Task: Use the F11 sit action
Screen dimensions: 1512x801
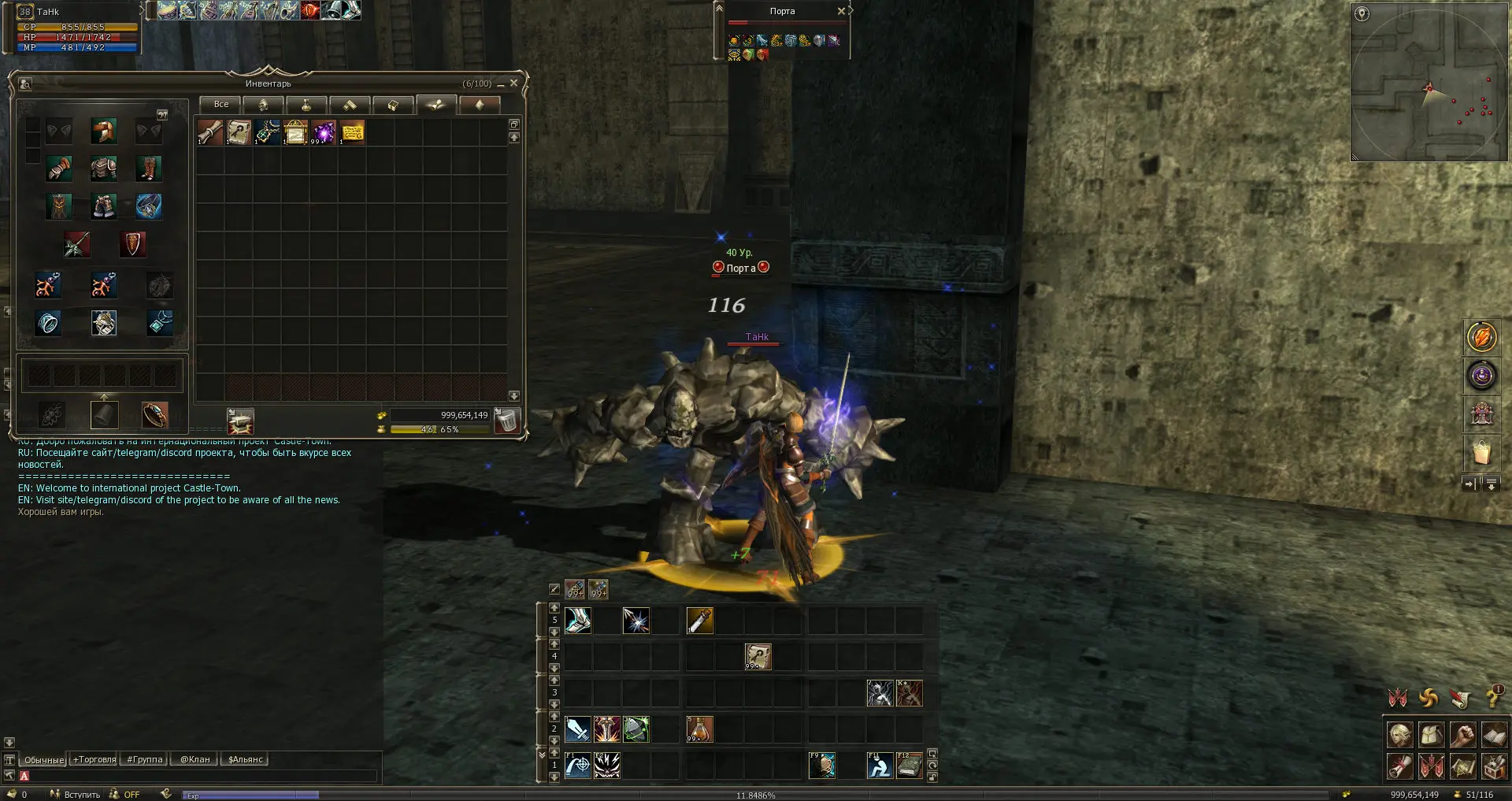Action: [879, 766]
